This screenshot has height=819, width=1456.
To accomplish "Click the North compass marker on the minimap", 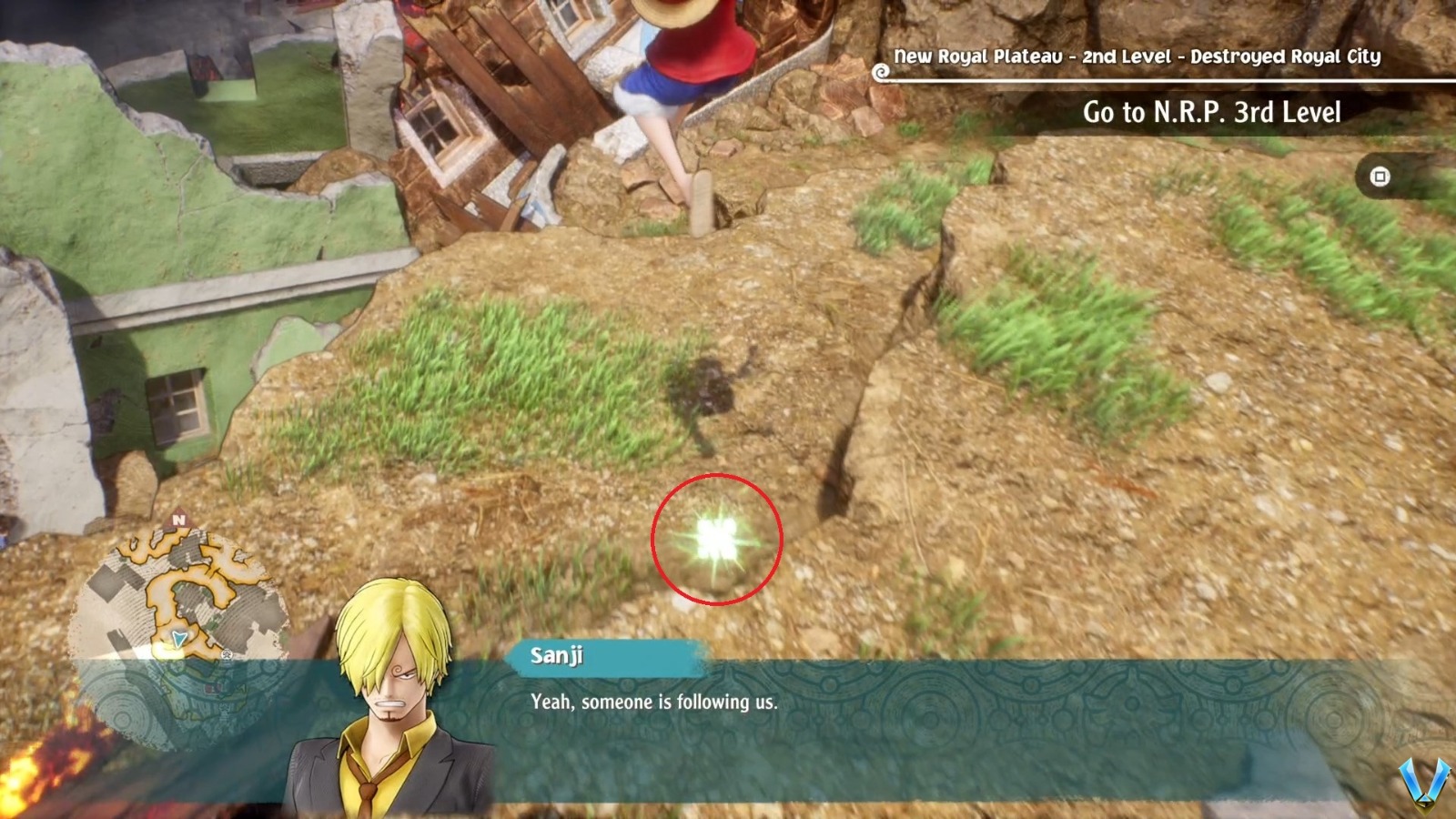I will point(178,519).
